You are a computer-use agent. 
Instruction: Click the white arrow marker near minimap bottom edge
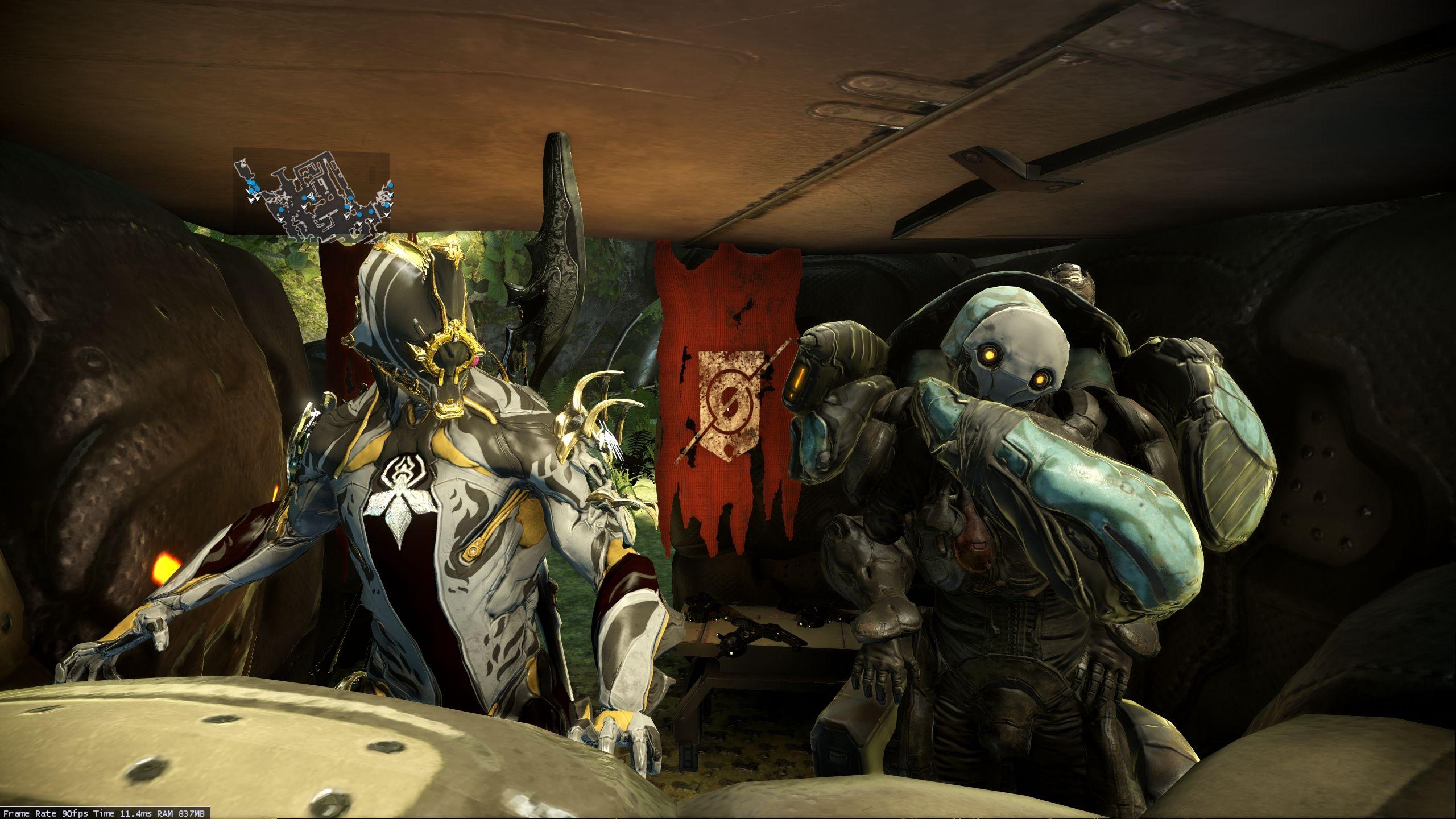tap(282, 221)
